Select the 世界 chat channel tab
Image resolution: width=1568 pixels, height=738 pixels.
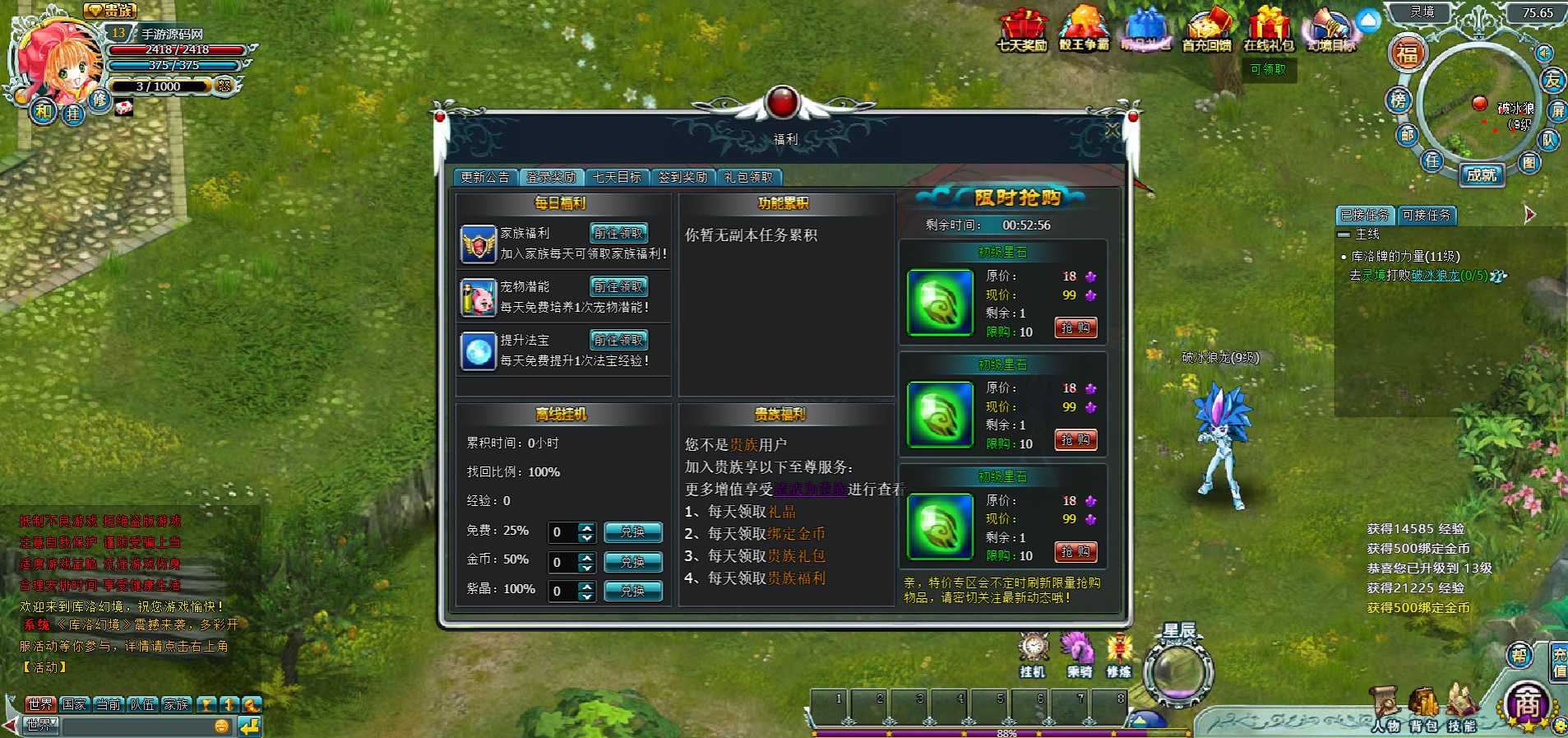point(39,704)
